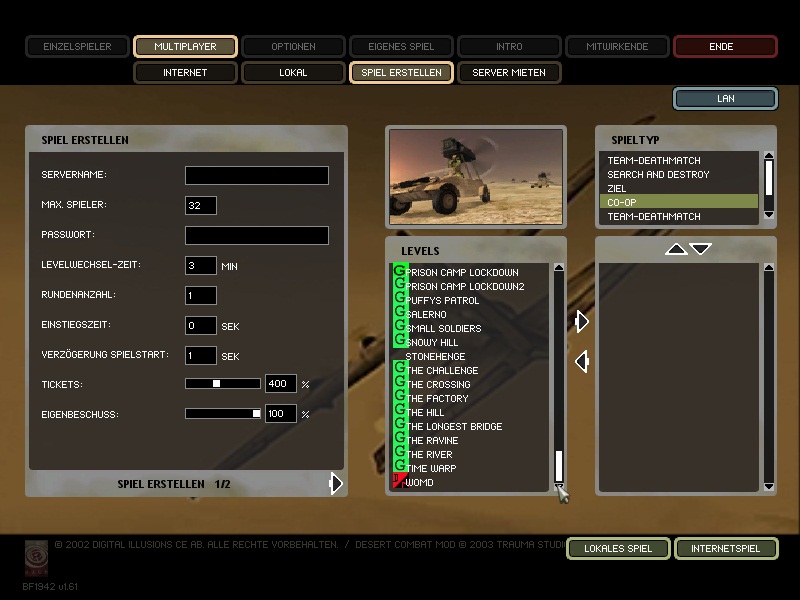Choose the WOMD level
Image resolution: width=800 pixels, height=600 pixels.
tap(420, 483)
